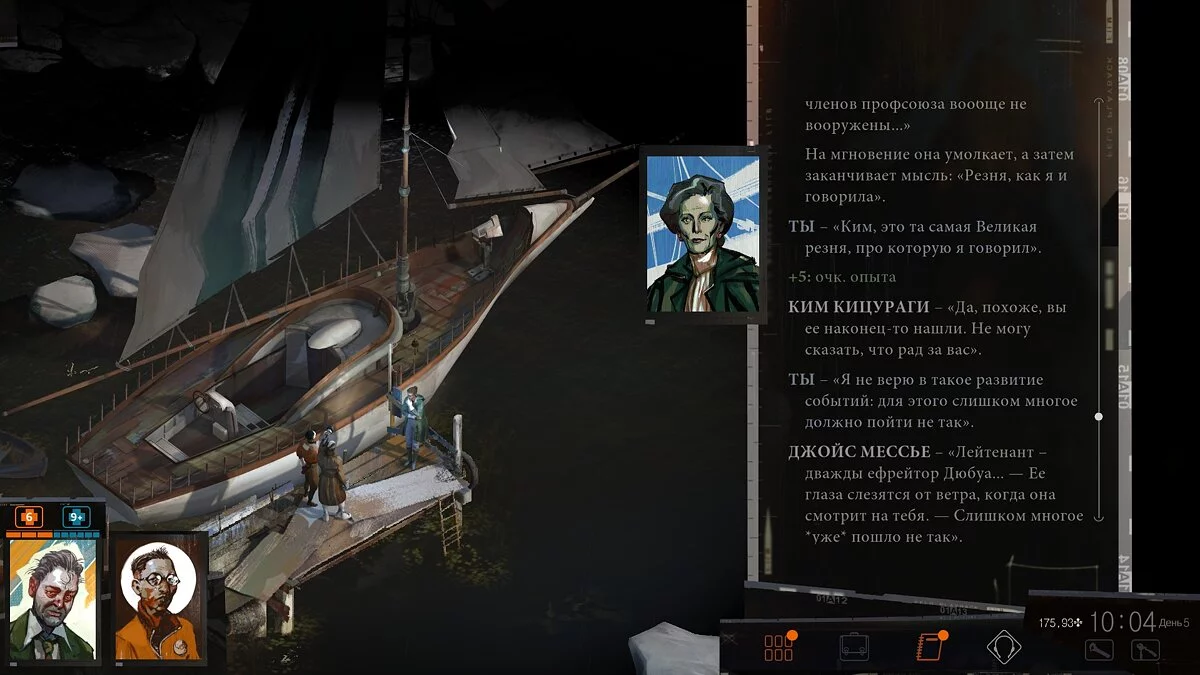Select the second hand-held tool slot
Image resolution: width=1200 pixels, height=675 pixels.
(1145, 649)
